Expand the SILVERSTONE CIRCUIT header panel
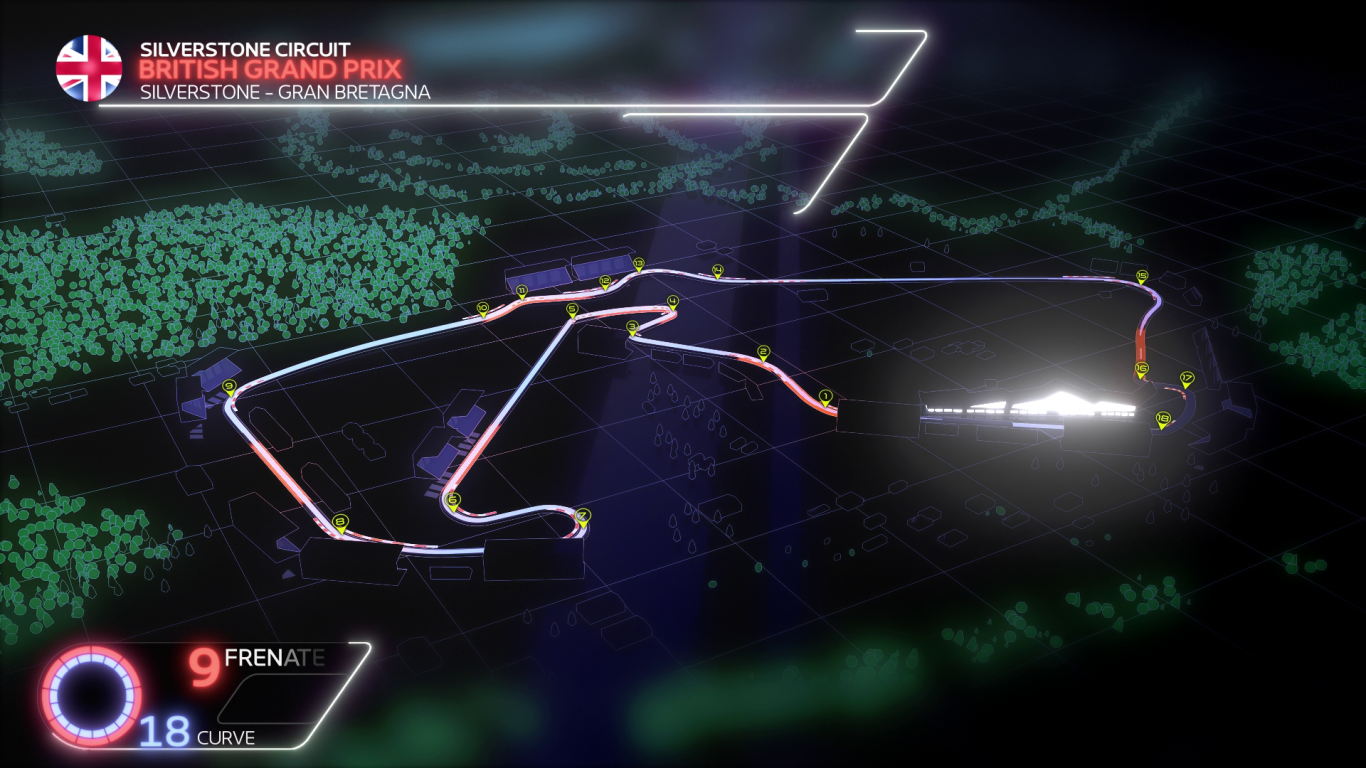The image size is (1366, 768). pos(246,46)
